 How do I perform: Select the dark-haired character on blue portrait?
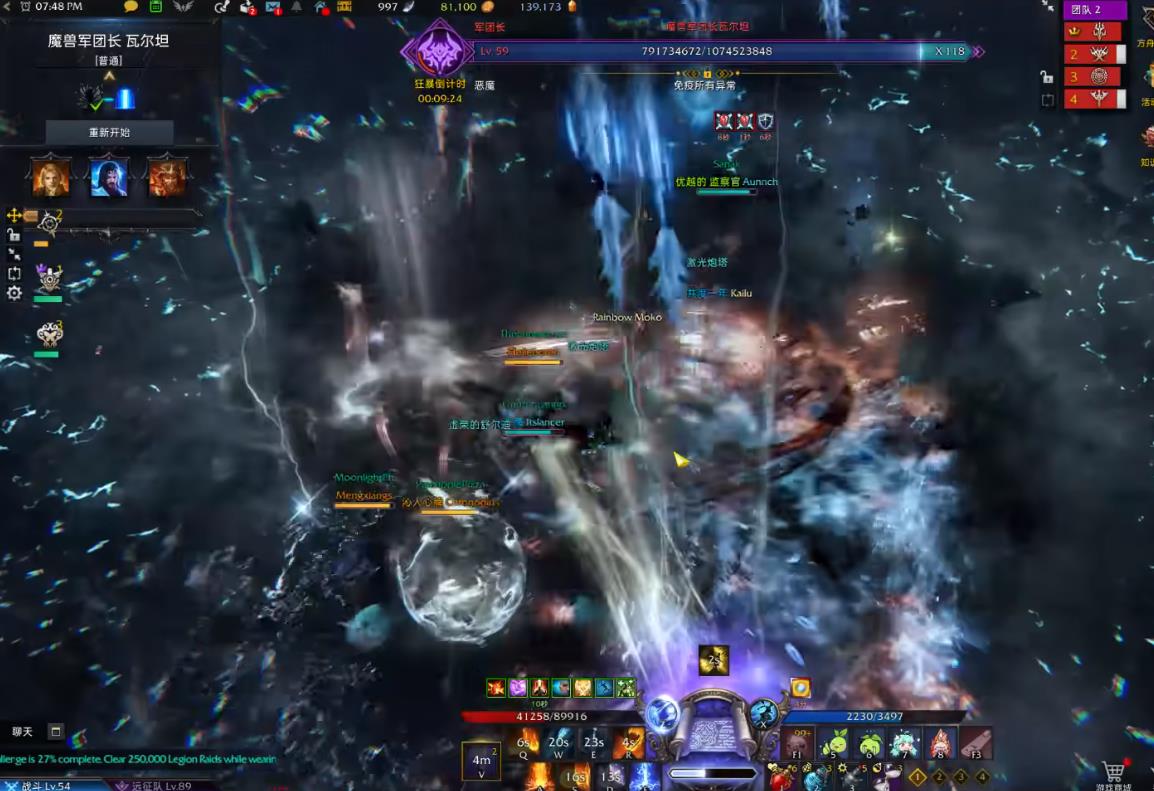[109, 177]
